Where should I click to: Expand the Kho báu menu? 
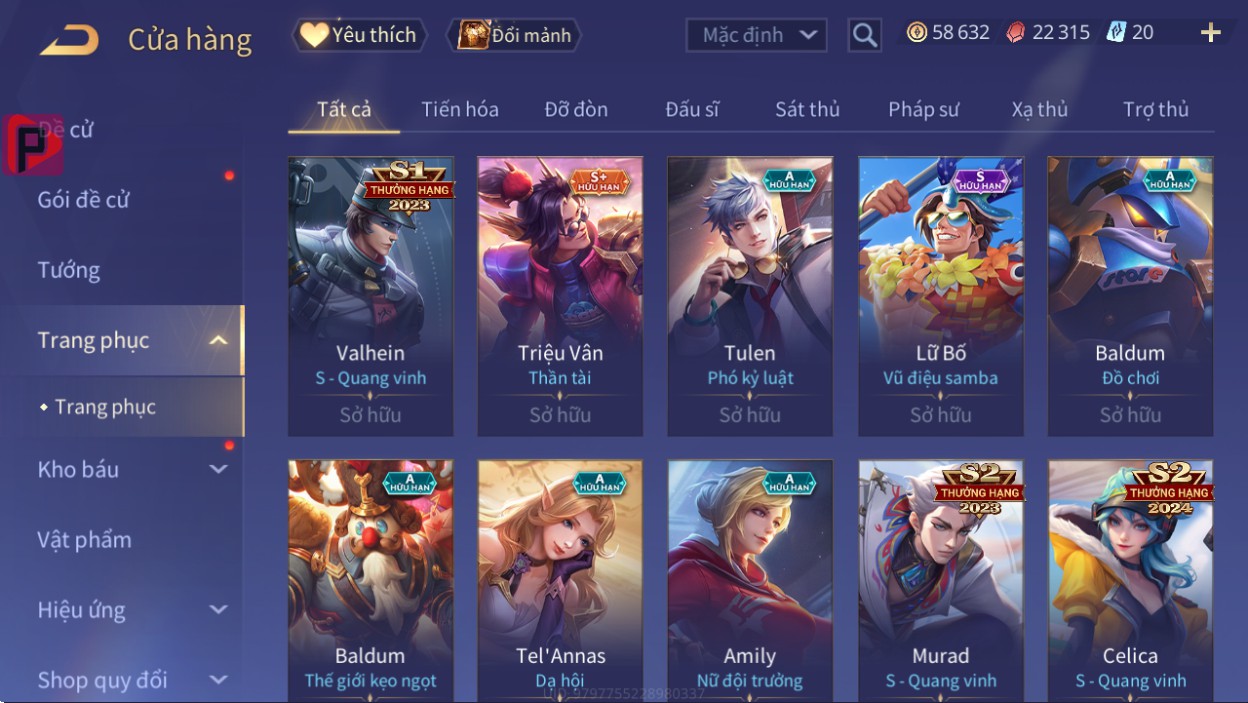tap(130, 469)
